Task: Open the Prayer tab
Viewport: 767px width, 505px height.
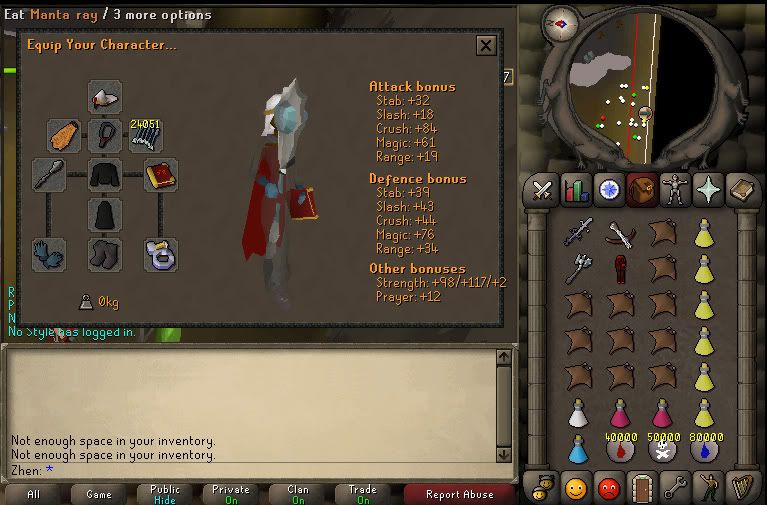Action: [706, 189]
